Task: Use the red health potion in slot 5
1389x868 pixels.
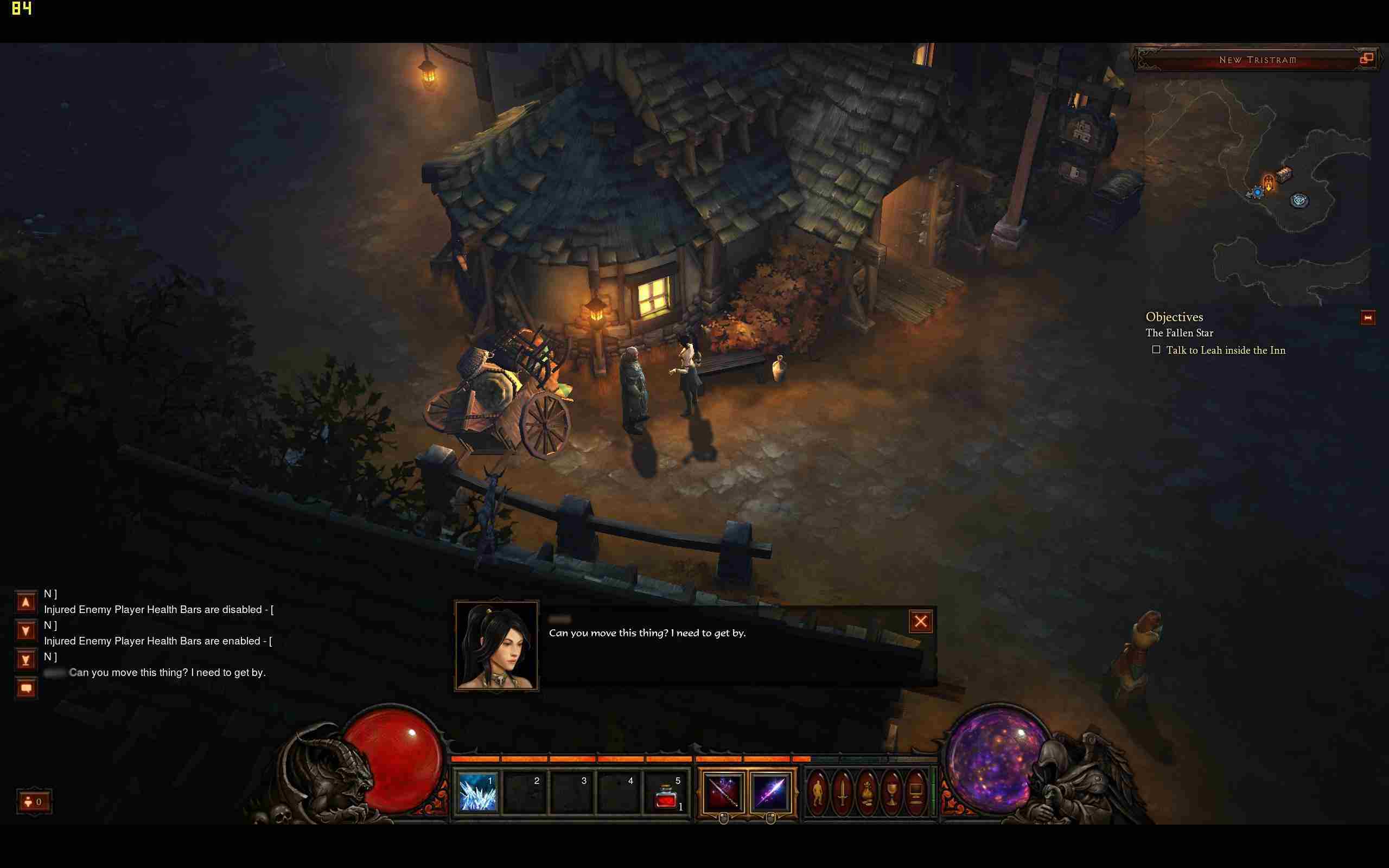Action: click(x=667, y=794)
